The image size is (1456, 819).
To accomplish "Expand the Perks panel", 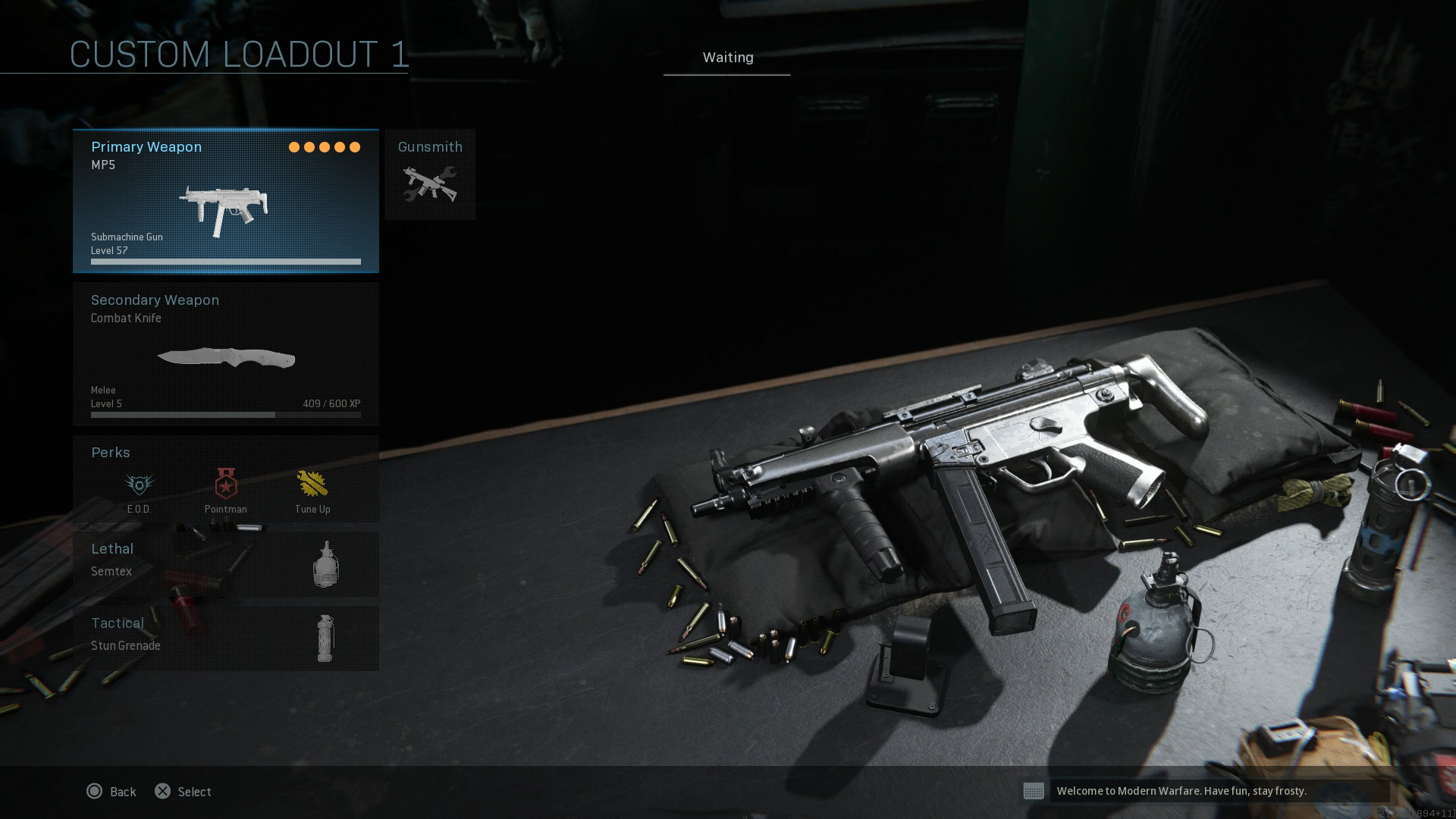I will 110,453.
